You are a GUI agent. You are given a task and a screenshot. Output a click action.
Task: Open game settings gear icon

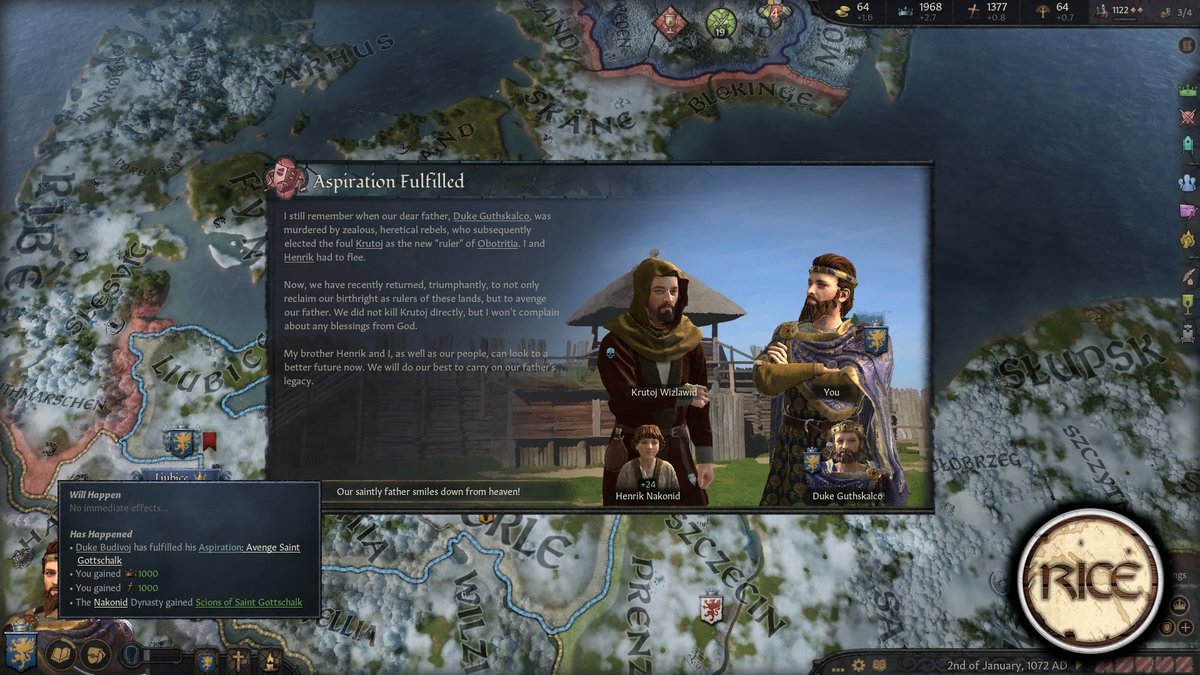tap(858, 665)
